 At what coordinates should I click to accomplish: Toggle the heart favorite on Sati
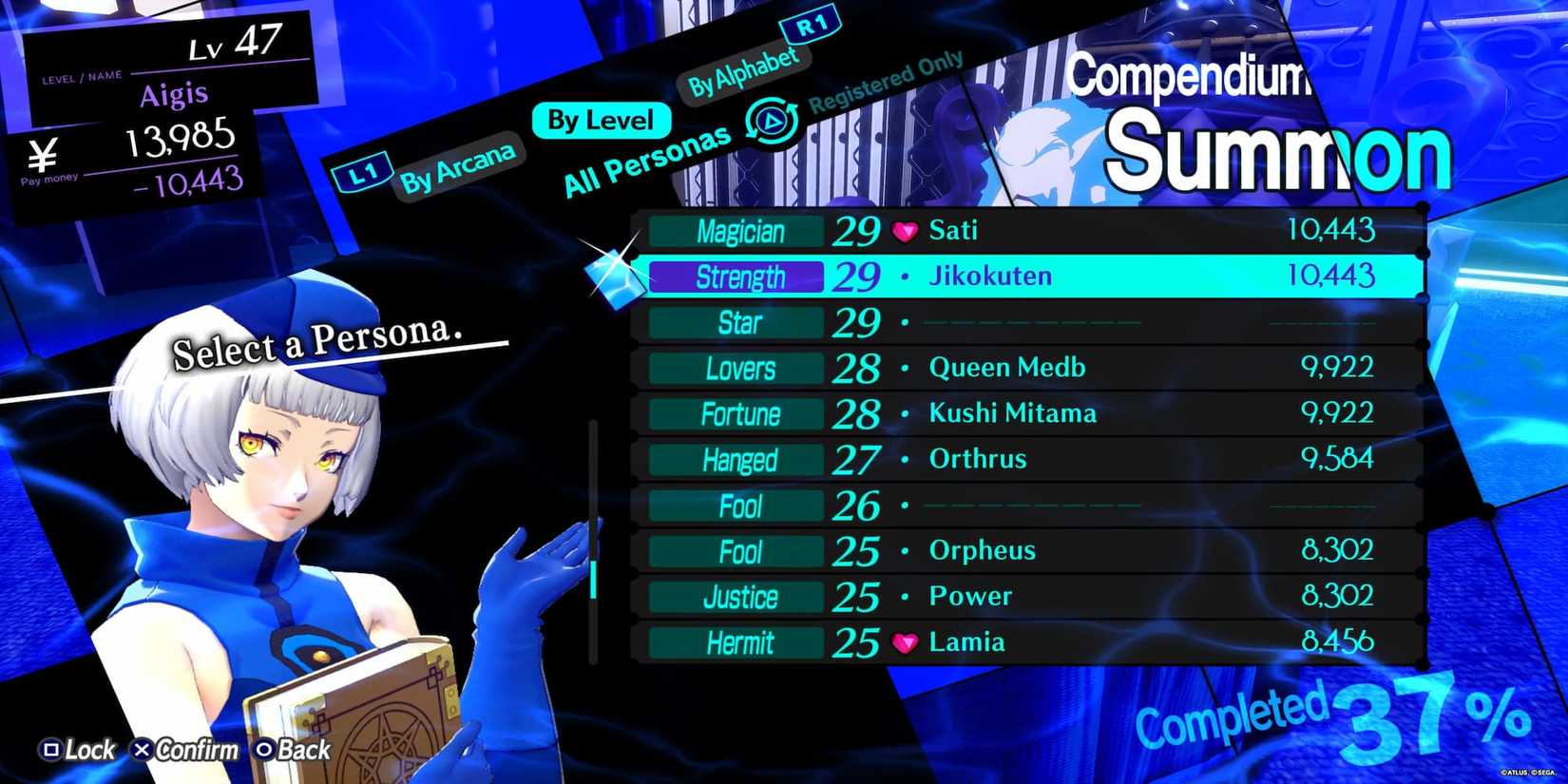pyautogui.click(x=903, y=229)
